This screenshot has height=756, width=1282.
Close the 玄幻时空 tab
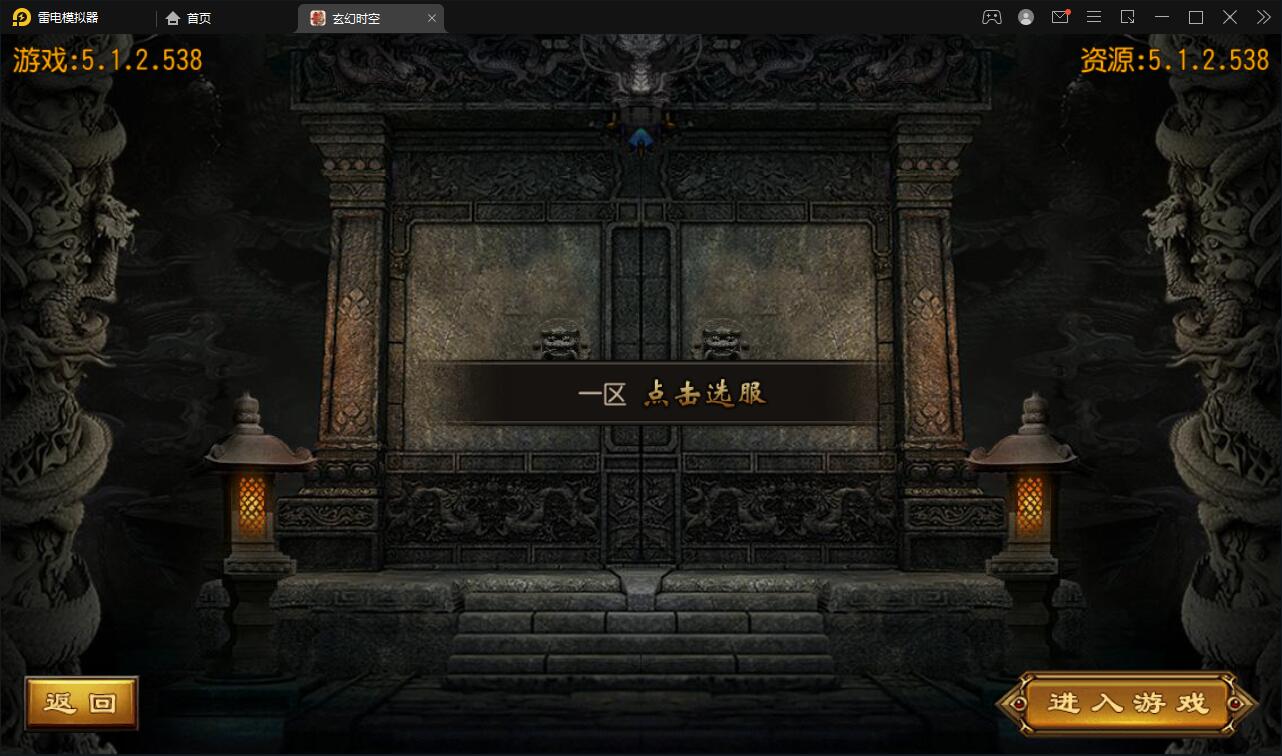click(432, 17)
